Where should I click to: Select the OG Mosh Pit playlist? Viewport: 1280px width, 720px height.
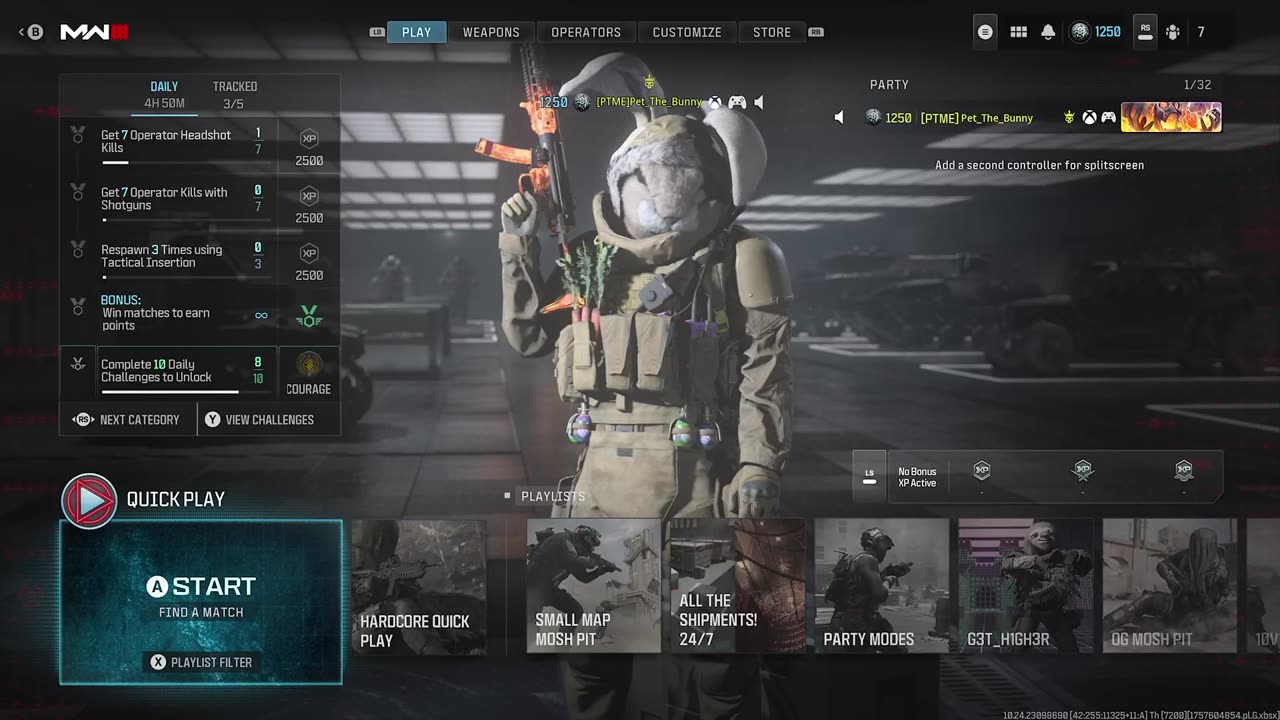pos(1169,586)
